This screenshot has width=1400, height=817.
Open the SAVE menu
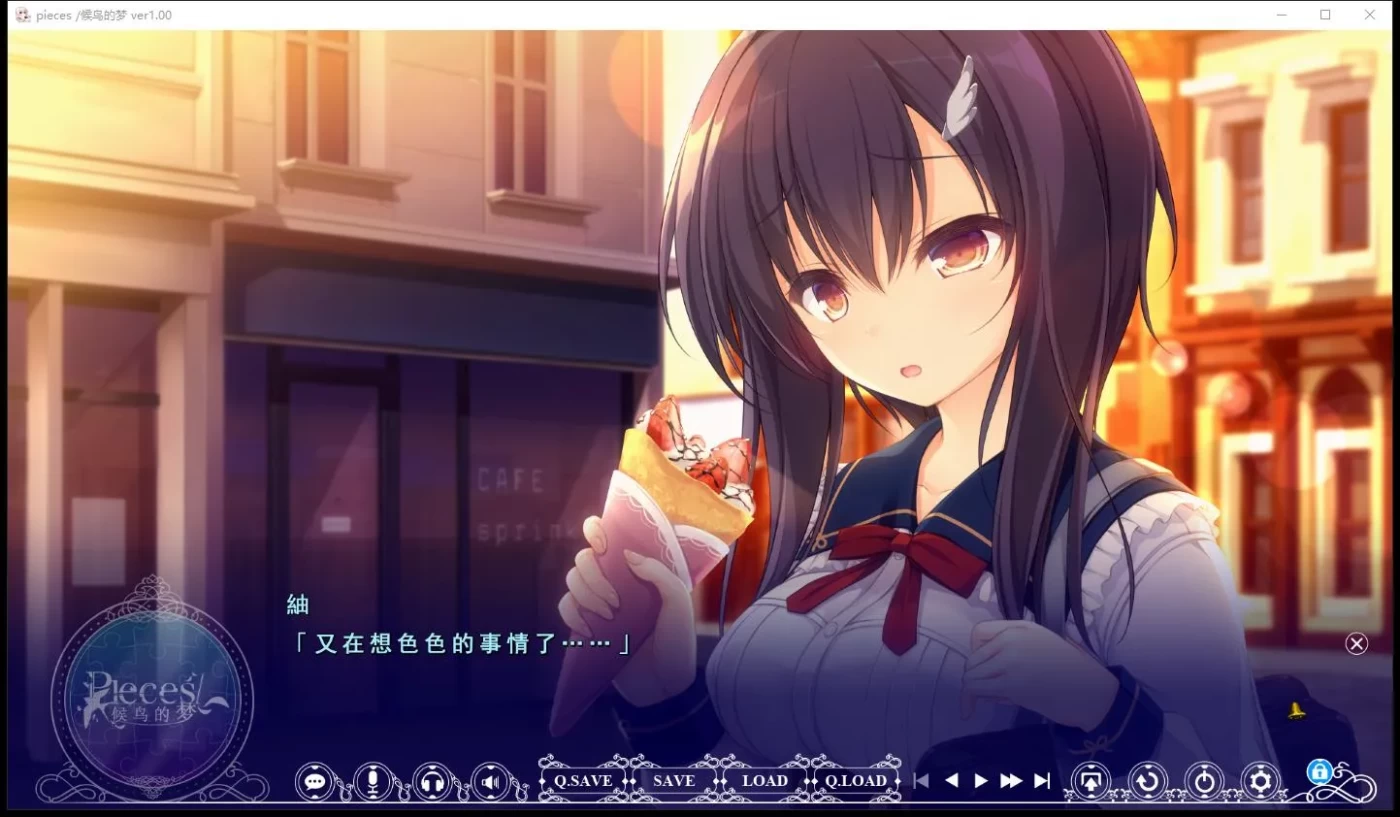click(673, 781)
